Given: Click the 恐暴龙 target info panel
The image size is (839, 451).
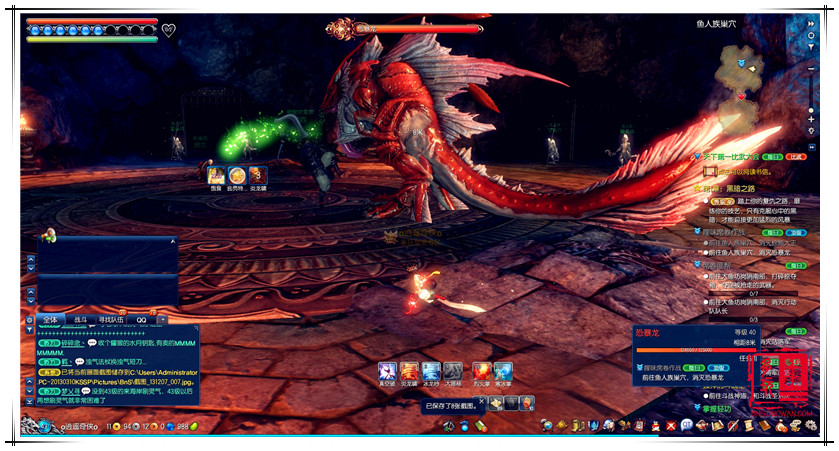Looking at the screenshot, I should (x=692, y=343).
